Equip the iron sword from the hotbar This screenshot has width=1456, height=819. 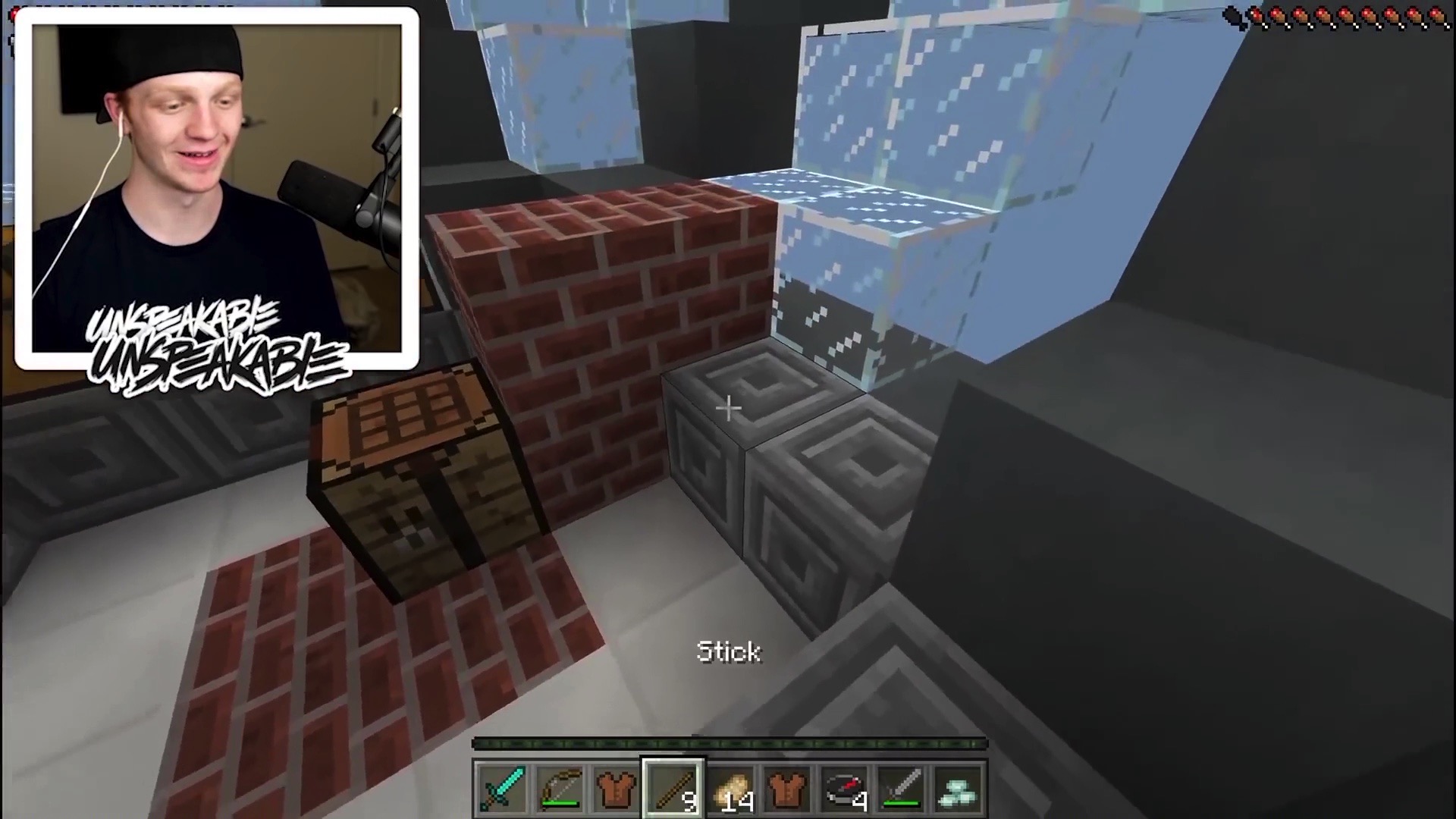901,789
